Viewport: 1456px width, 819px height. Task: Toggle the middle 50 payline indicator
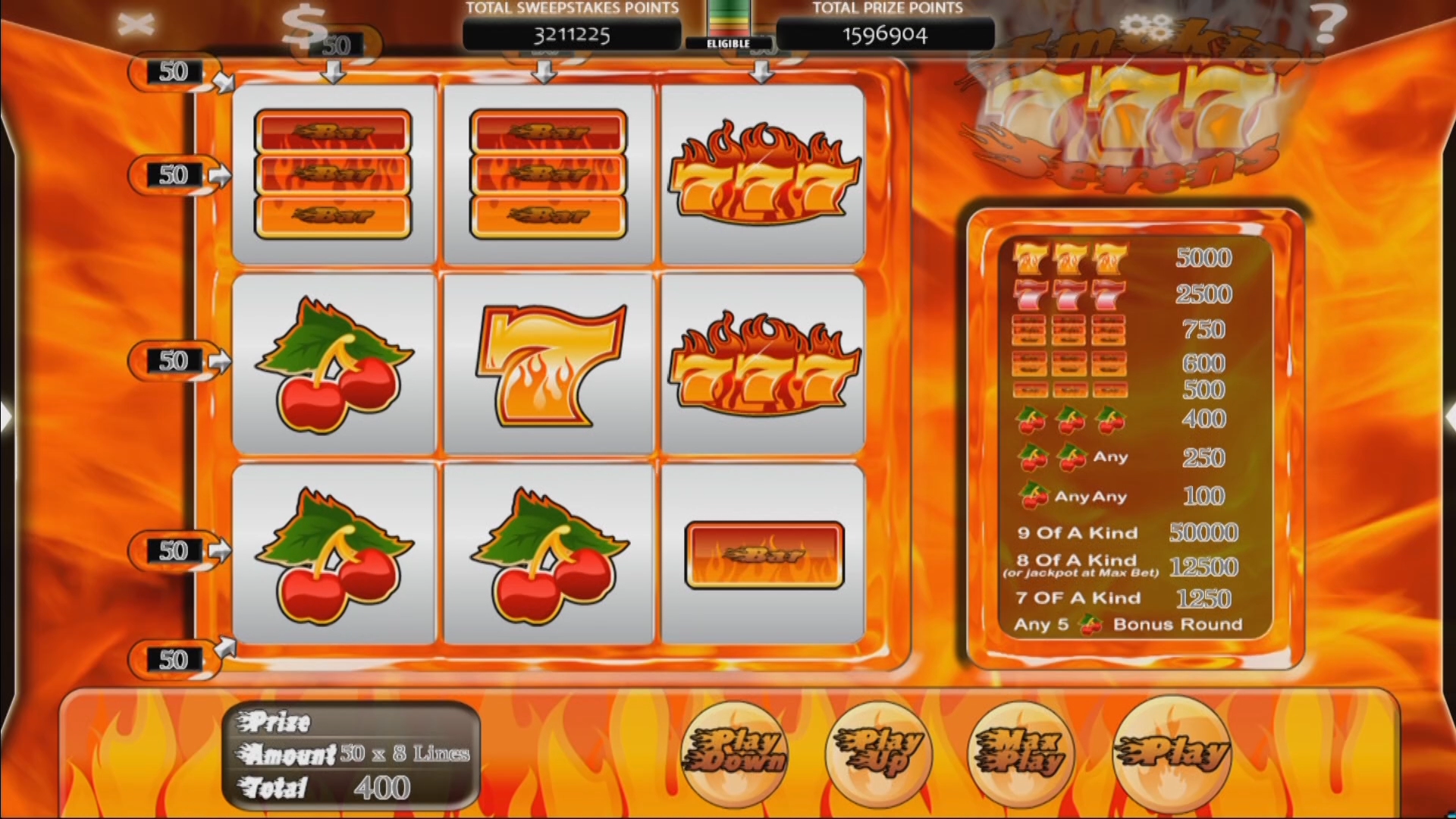173,360
